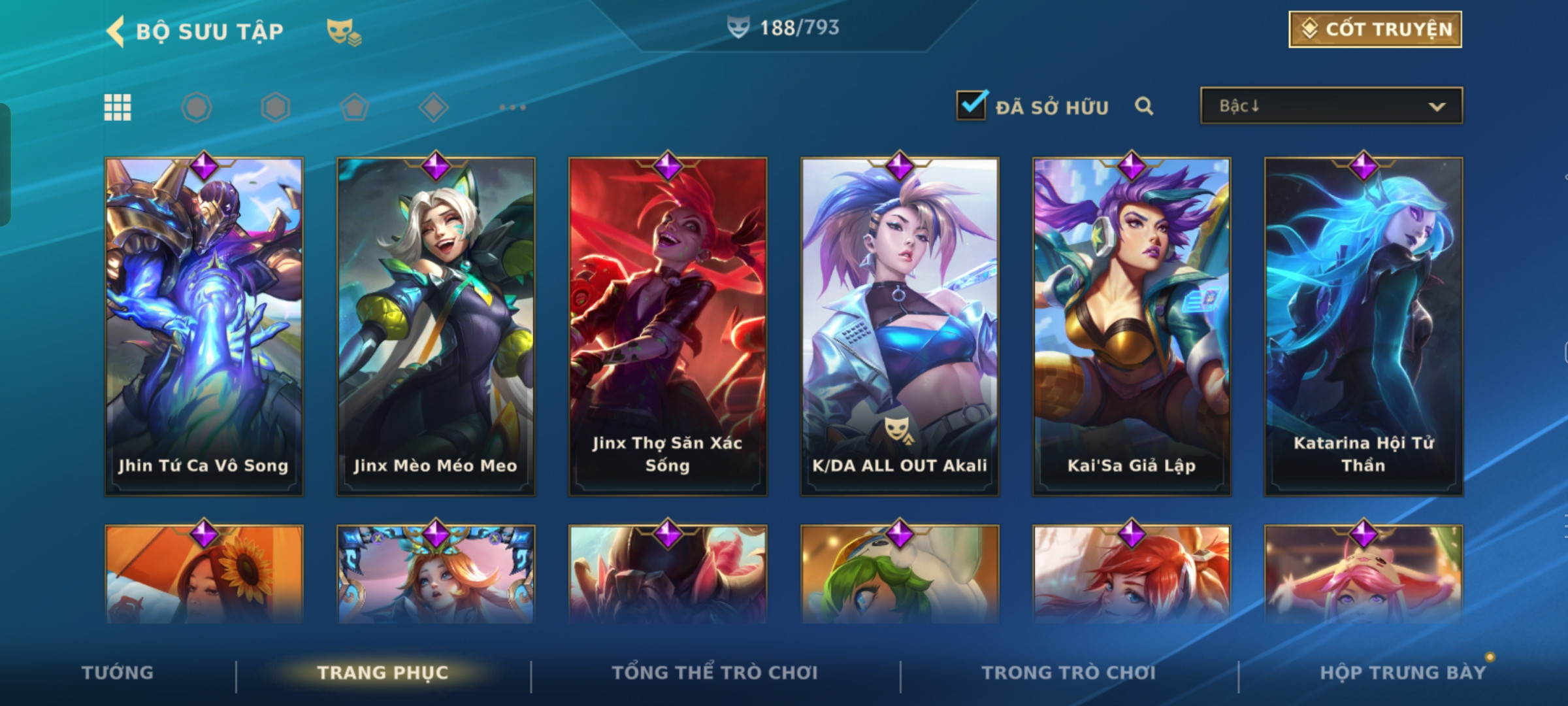Screen dimensions: 1568x706
Task: Select the Kai'Sa Giả Lập skin
Action: click(x=1132, y=327)
